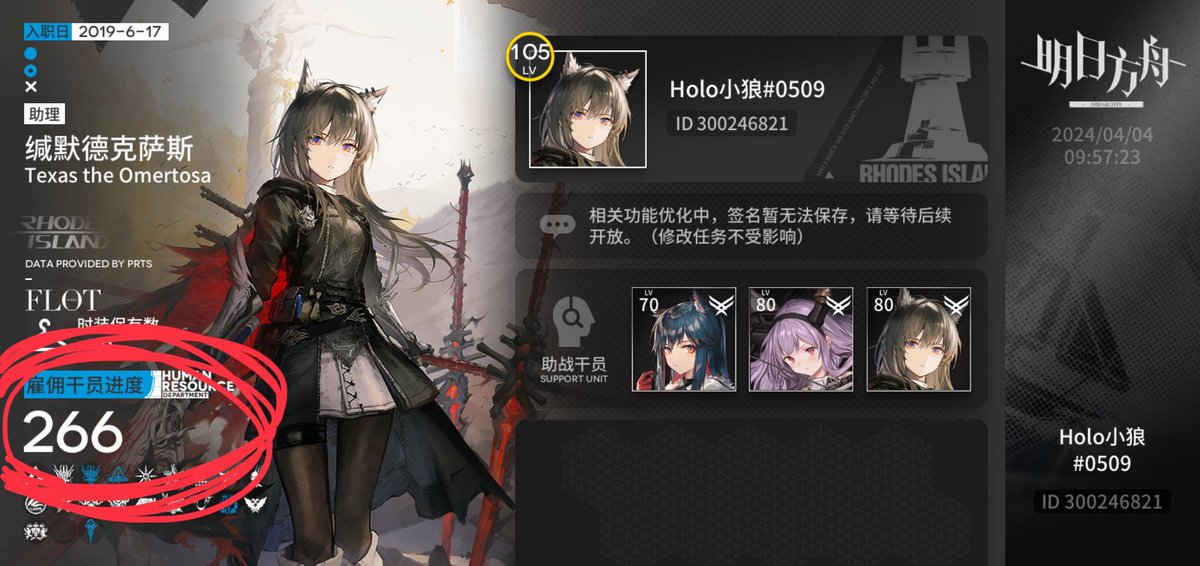Open the player avatar portrait
The width and height of the screenshot is (1200, 566).
click(587, 109)
